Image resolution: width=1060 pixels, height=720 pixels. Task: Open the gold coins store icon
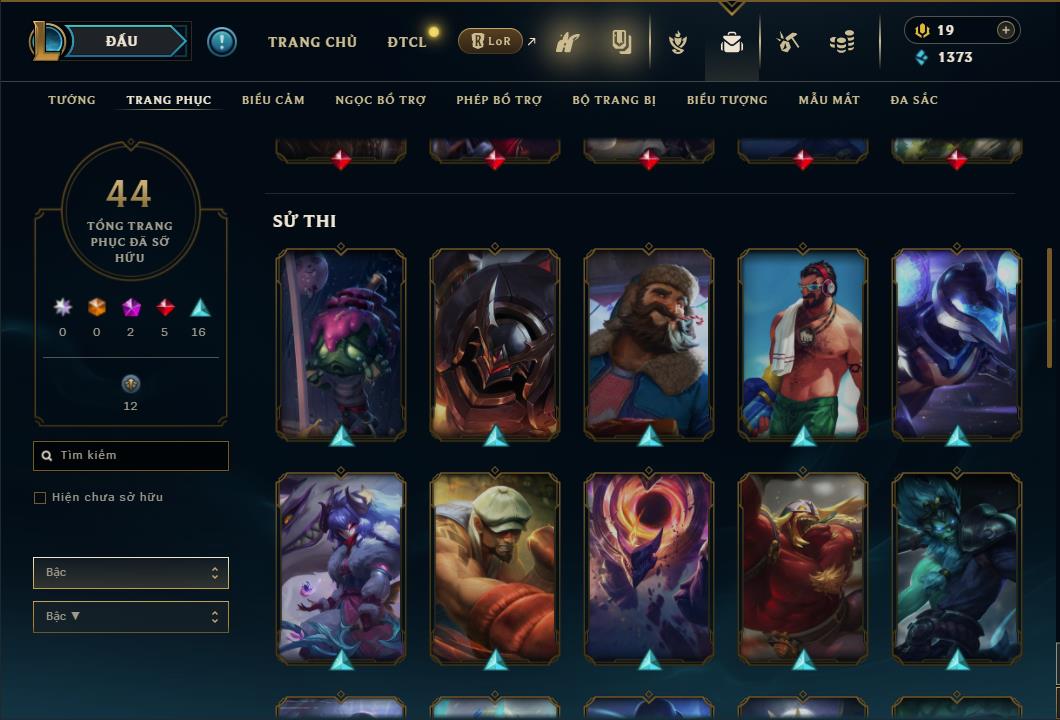(x=842, y=42)
